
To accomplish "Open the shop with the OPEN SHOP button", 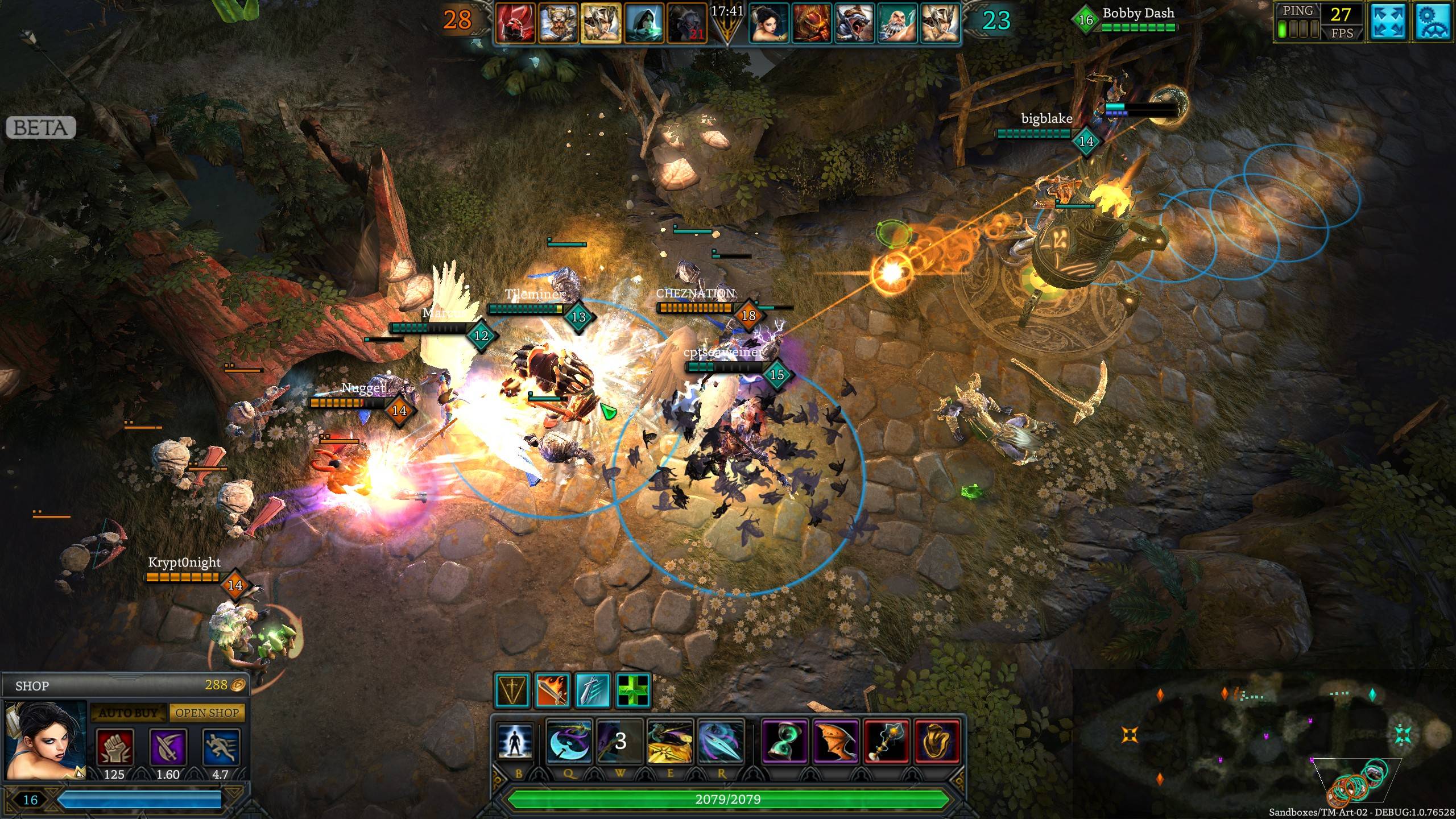I will [207, 713].
